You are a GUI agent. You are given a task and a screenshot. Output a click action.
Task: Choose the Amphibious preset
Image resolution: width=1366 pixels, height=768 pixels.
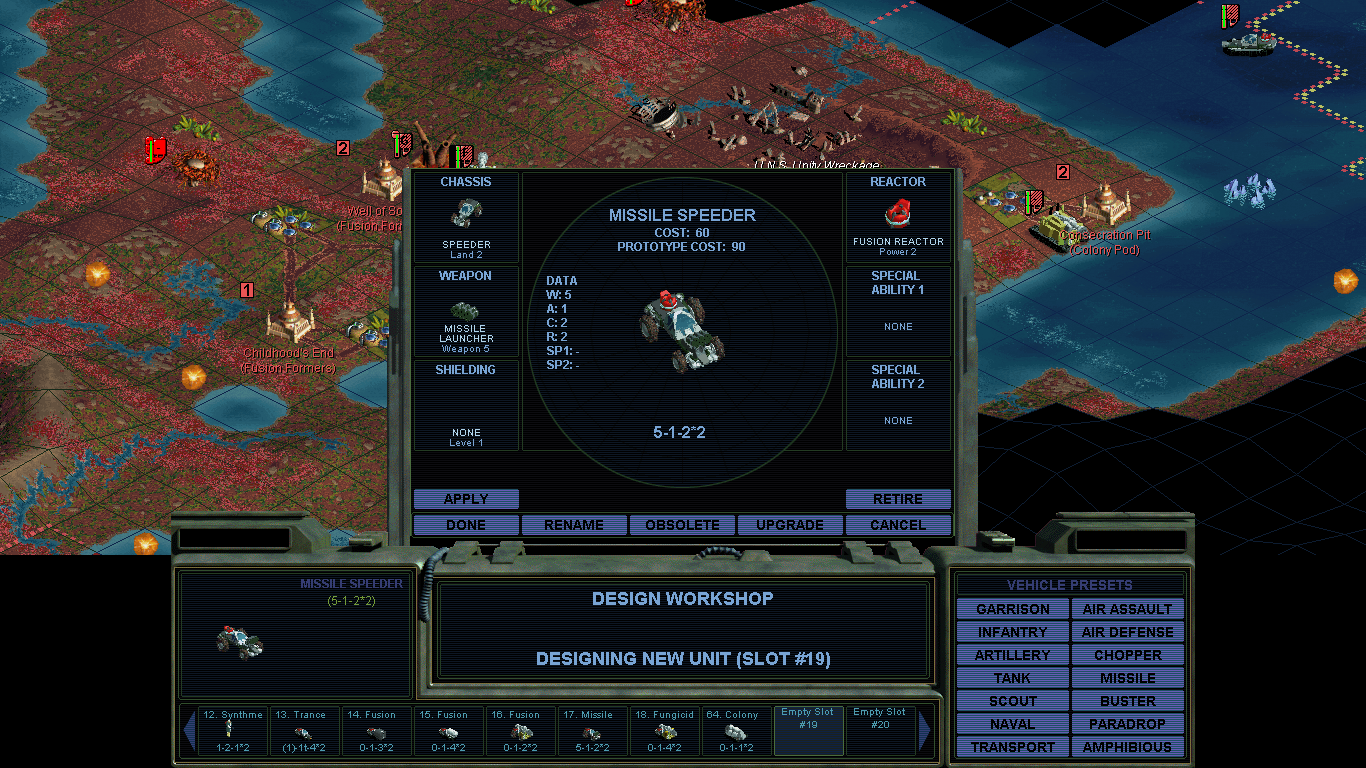(x=1127, y=747)
